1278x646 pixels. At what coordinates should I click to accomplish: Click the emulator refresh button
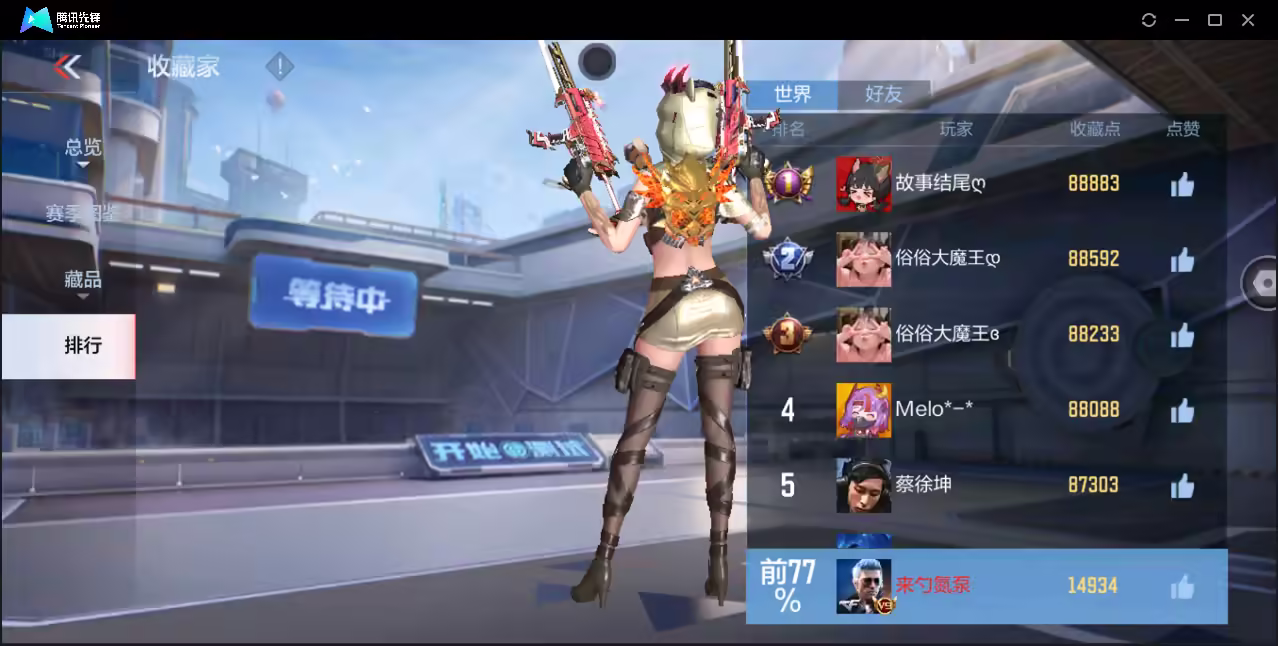[1149, 20]
